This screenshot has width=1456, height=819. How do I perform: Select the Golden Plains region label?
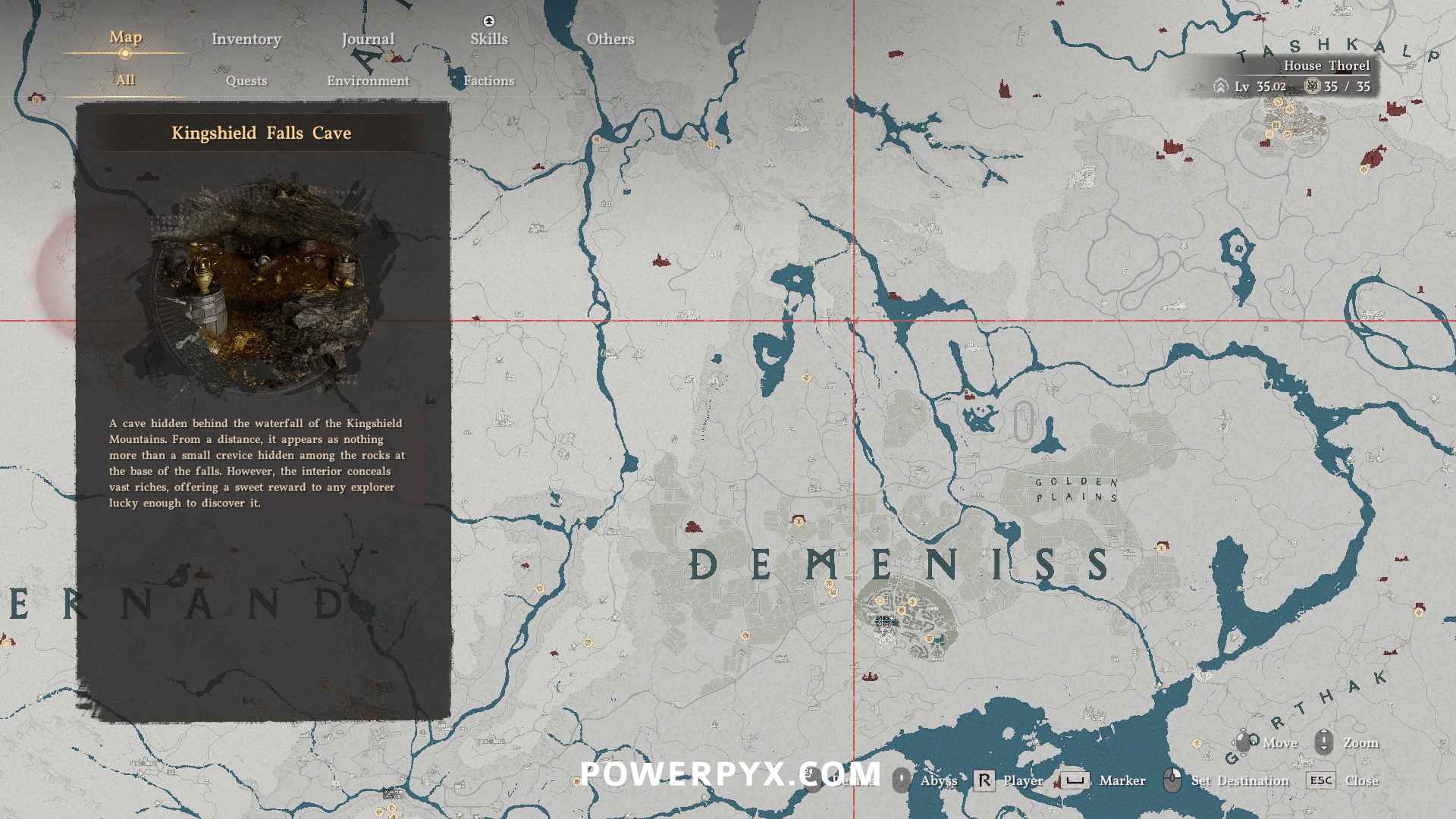tap(1077, 490)
